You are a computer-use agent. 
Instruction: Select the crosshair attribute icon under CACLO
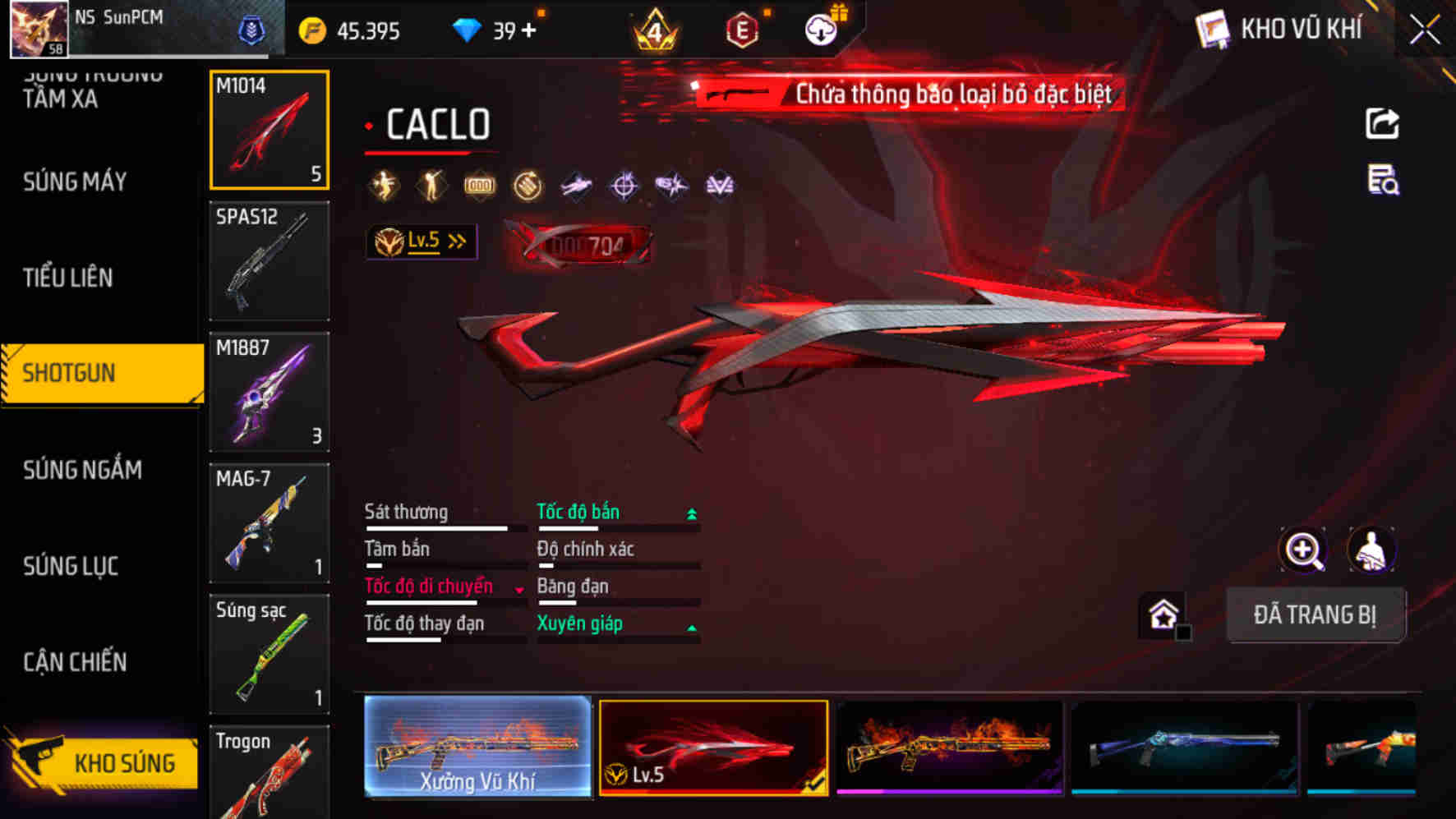click(624, 186)
